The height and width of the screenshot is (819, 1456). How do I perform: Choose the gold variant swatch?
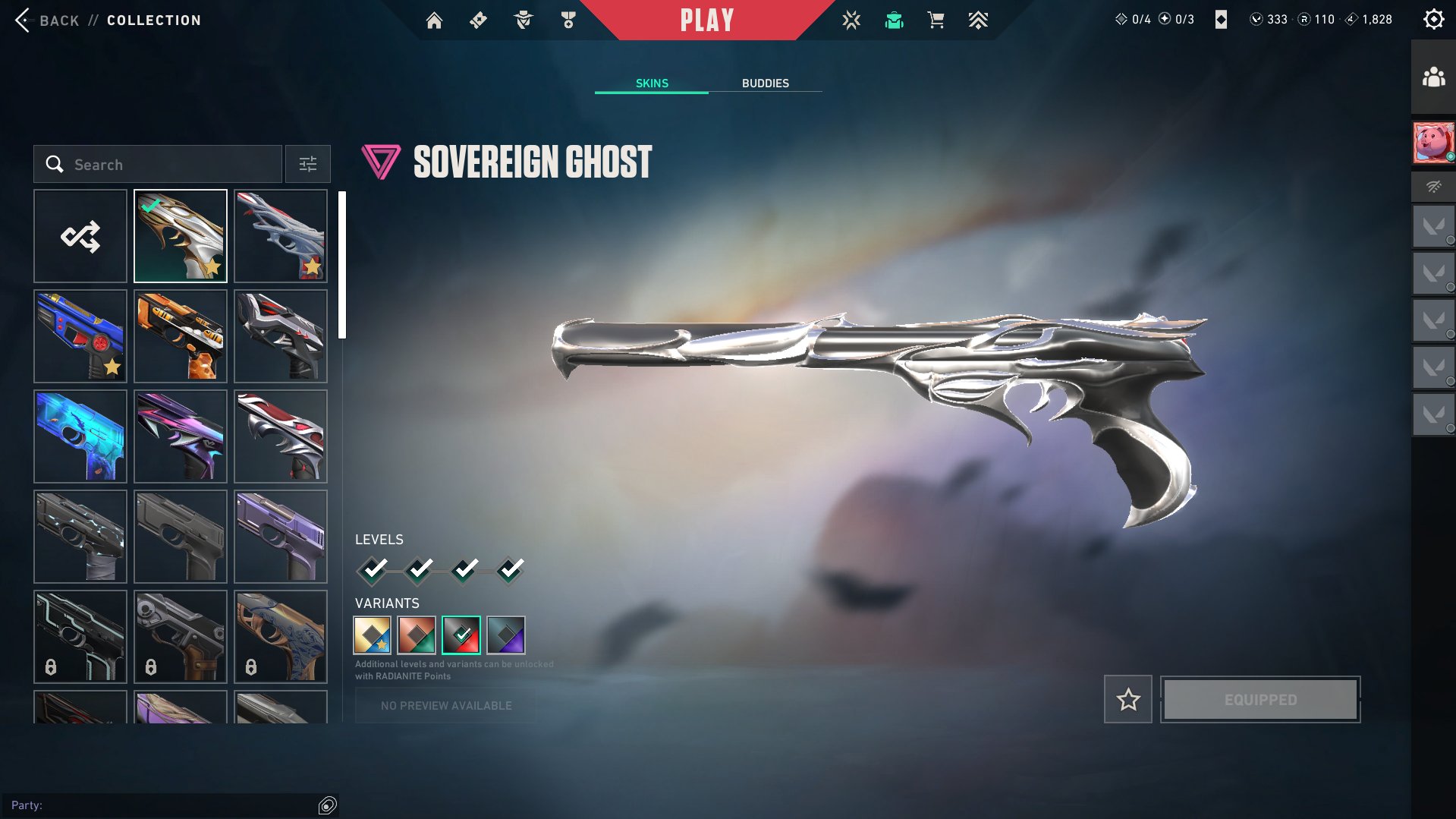tap(372, 635)
